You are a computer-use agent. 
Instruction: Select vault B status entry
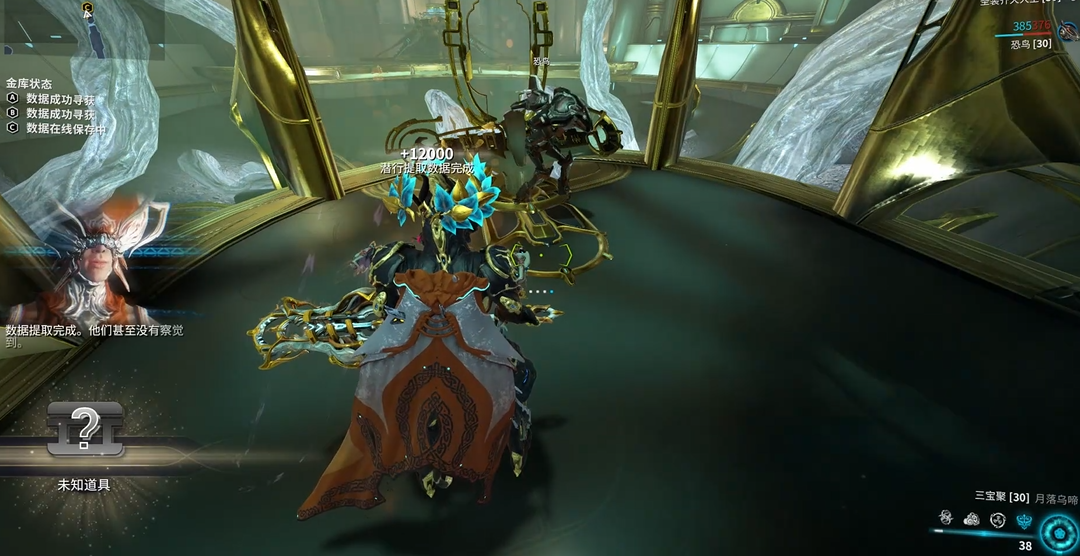point(60,114)
